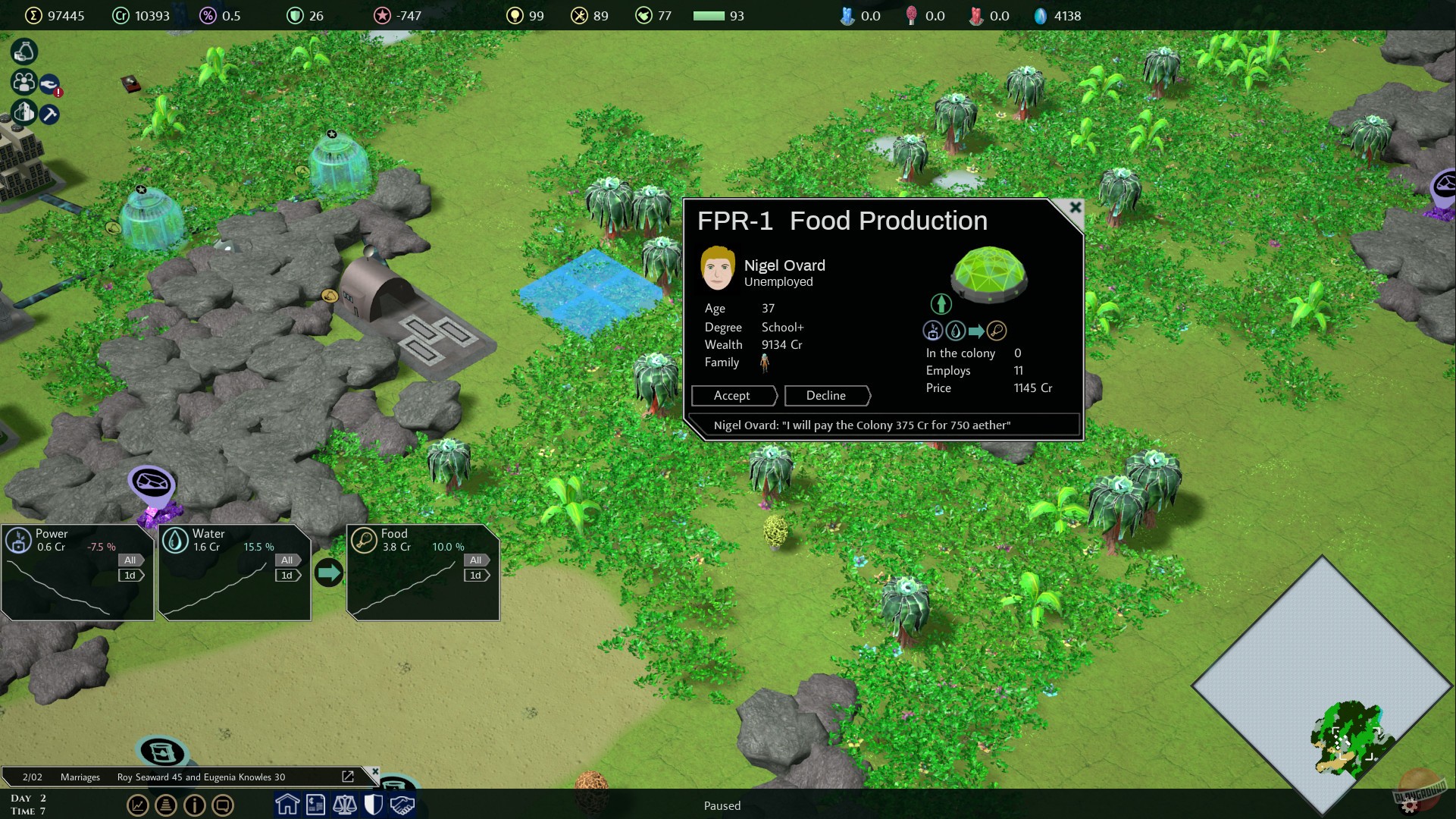
Task: Accept Nigel Ovard's aether offer
Action: click(732, 395)
